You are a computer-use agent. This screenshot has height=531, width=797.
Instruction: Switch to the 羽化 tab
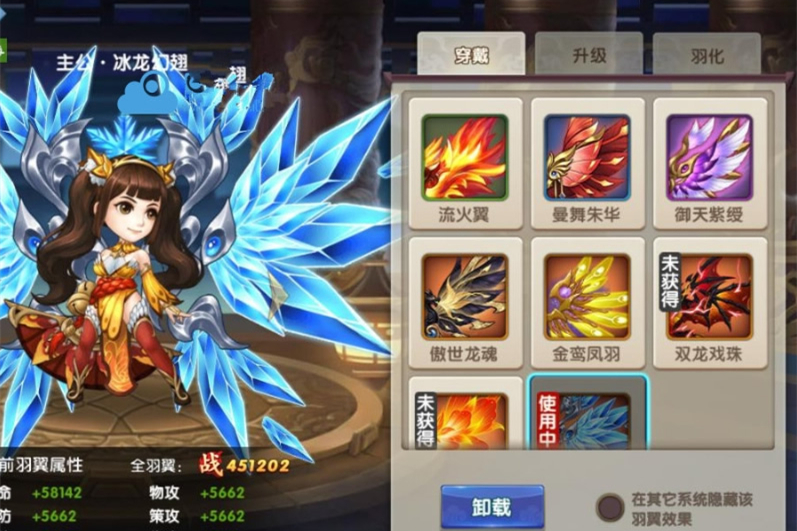click(706, 57)
